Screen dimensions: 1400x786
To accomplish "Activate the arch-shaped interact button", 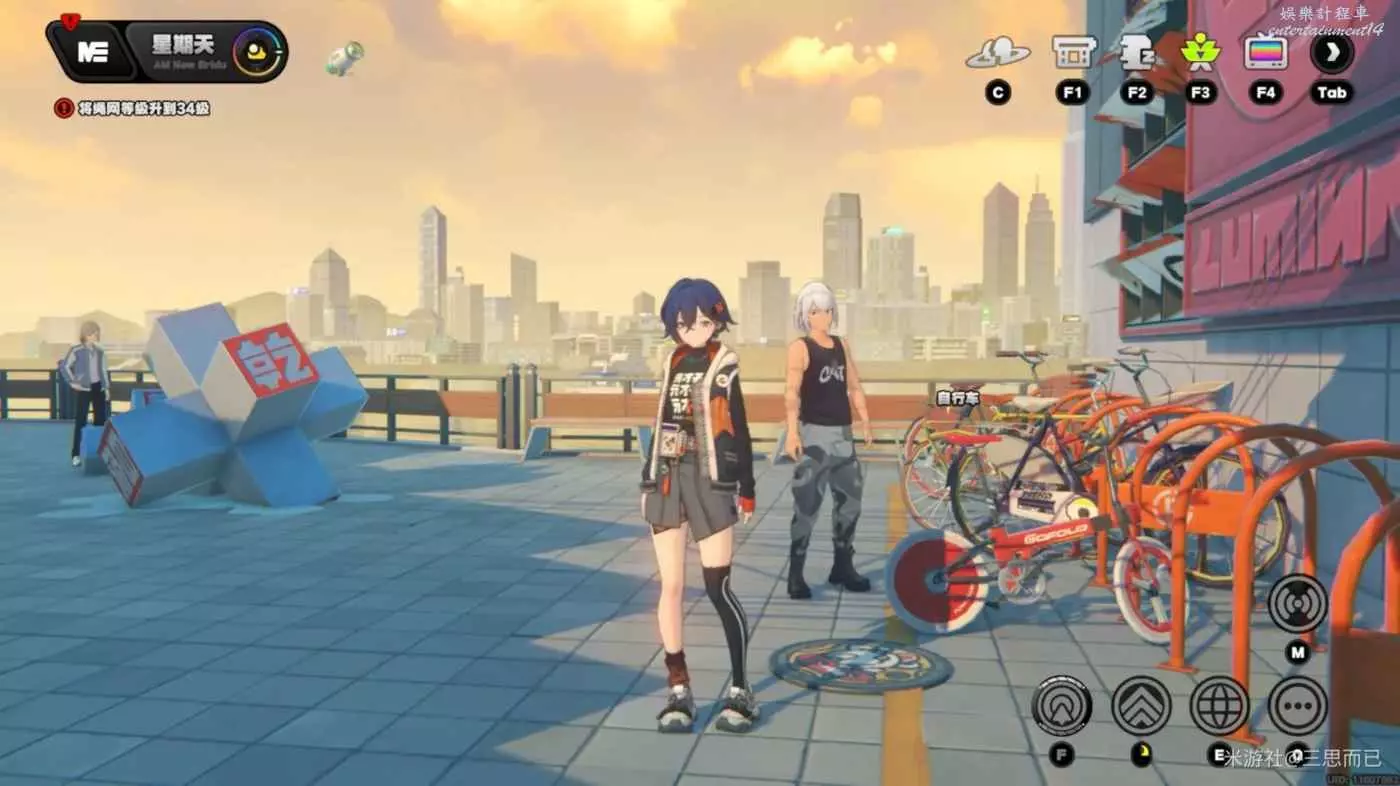I will click(x=1061, y=705).
